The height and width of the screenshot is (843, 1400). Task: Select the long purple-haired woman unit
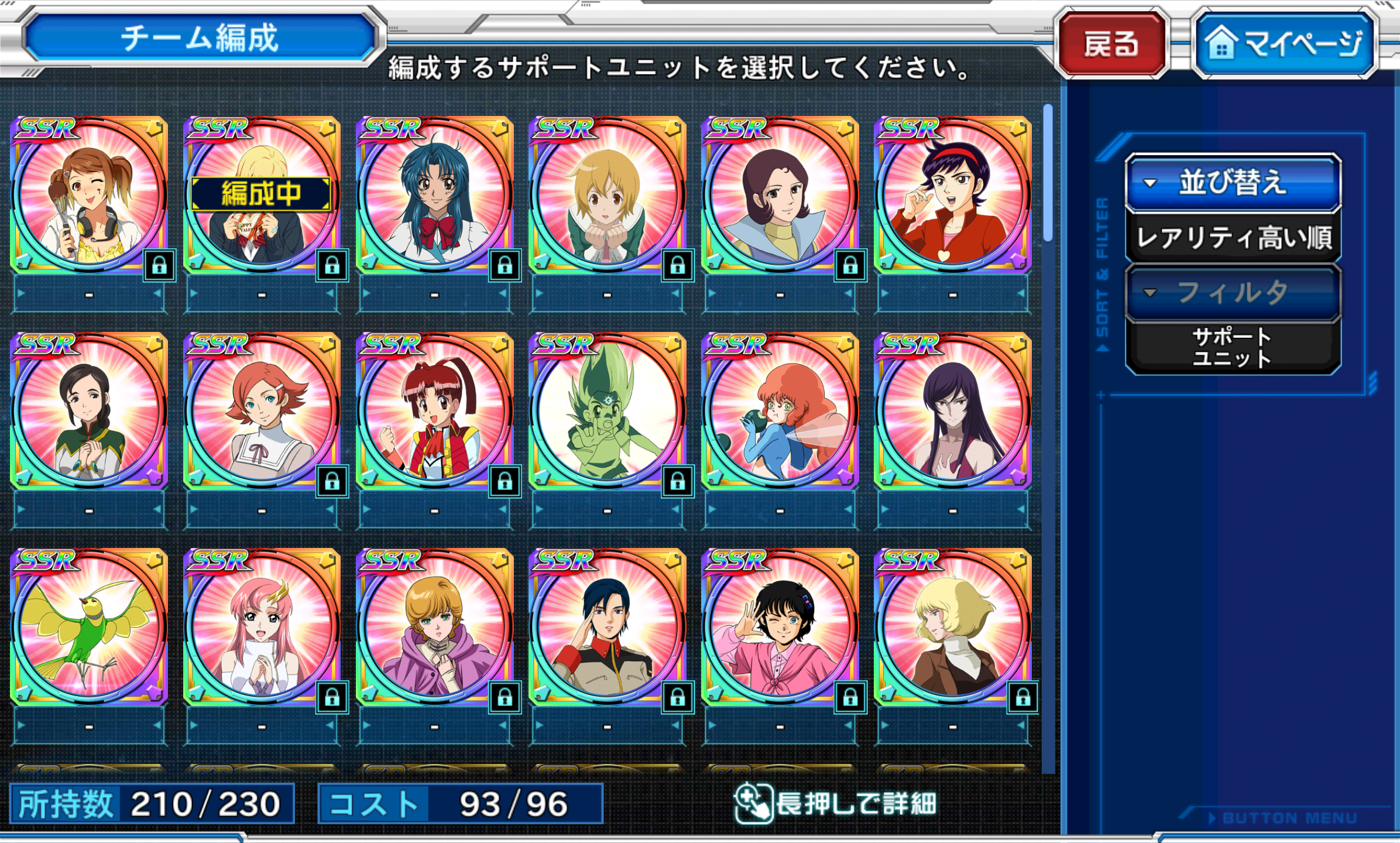point(952,411)
